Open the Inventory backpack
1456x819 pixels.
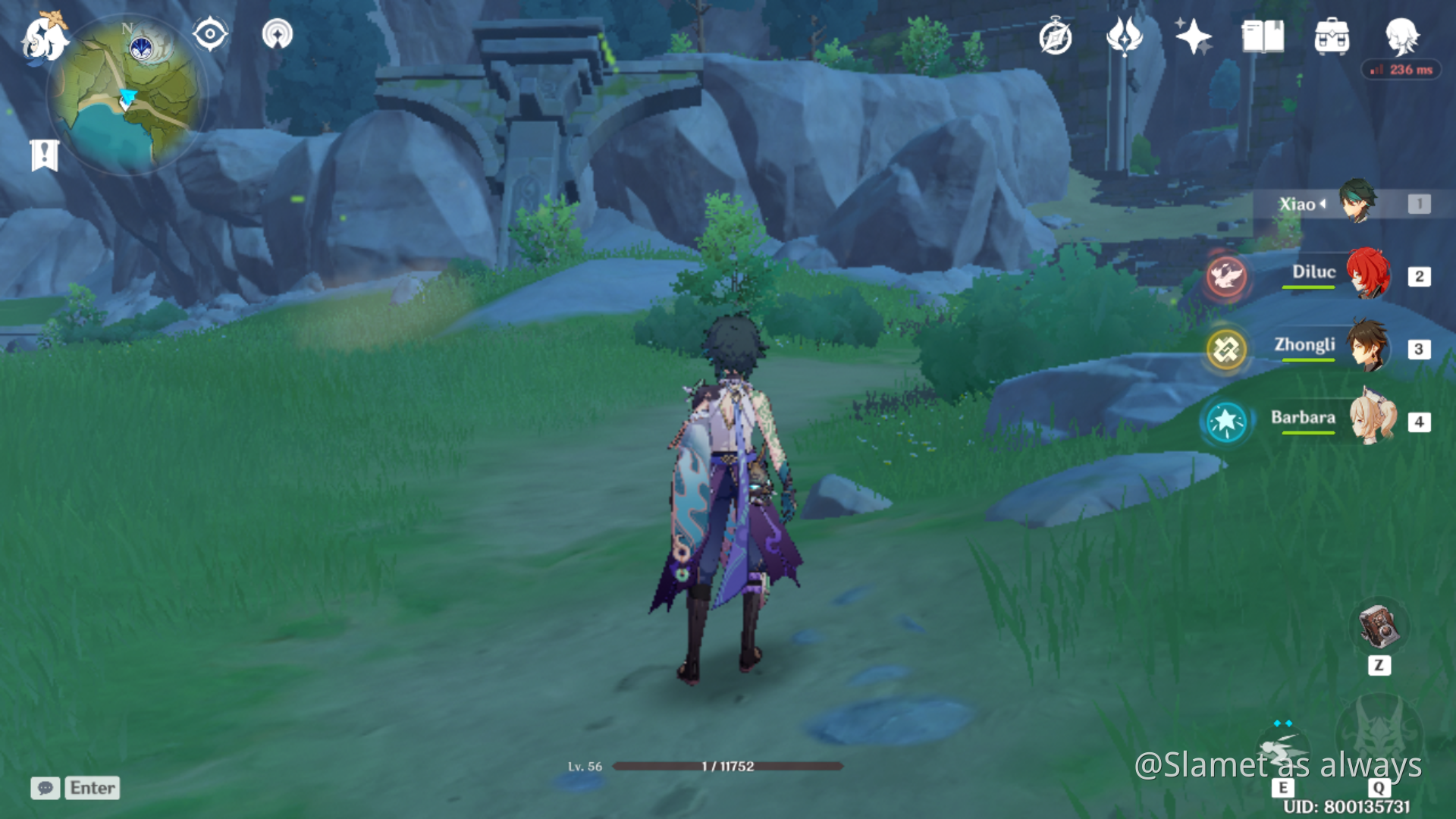tap(1332, 36)
